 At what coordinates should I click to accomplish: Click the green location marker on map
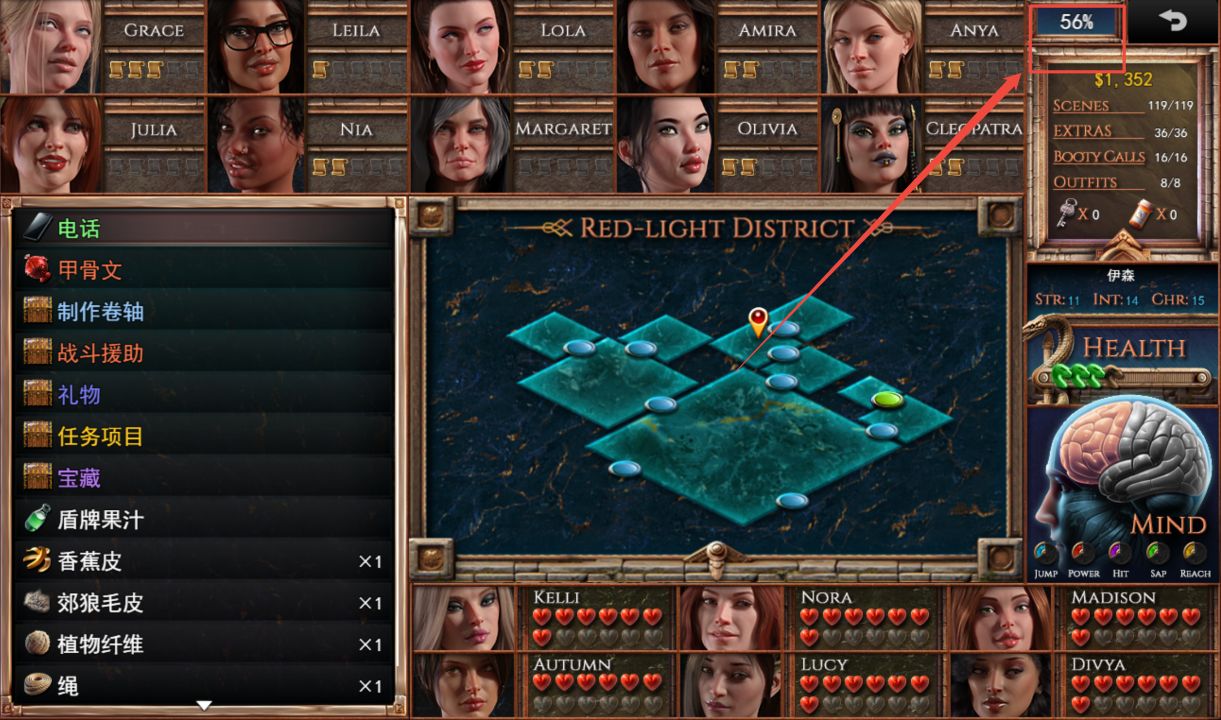click(x=887, y=399)
